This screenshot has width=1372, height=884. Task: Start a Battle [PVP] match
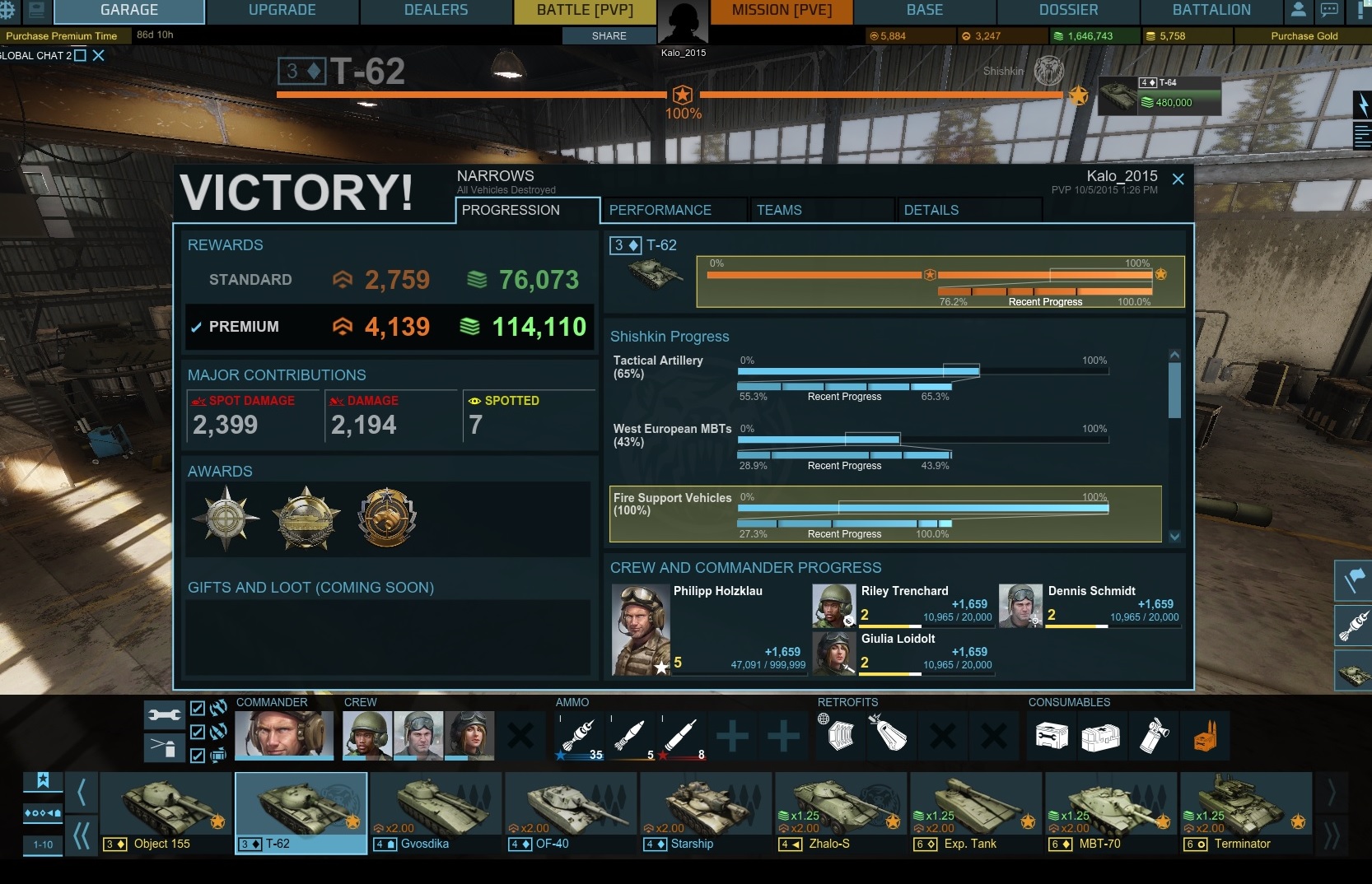[x=585, y=11]
